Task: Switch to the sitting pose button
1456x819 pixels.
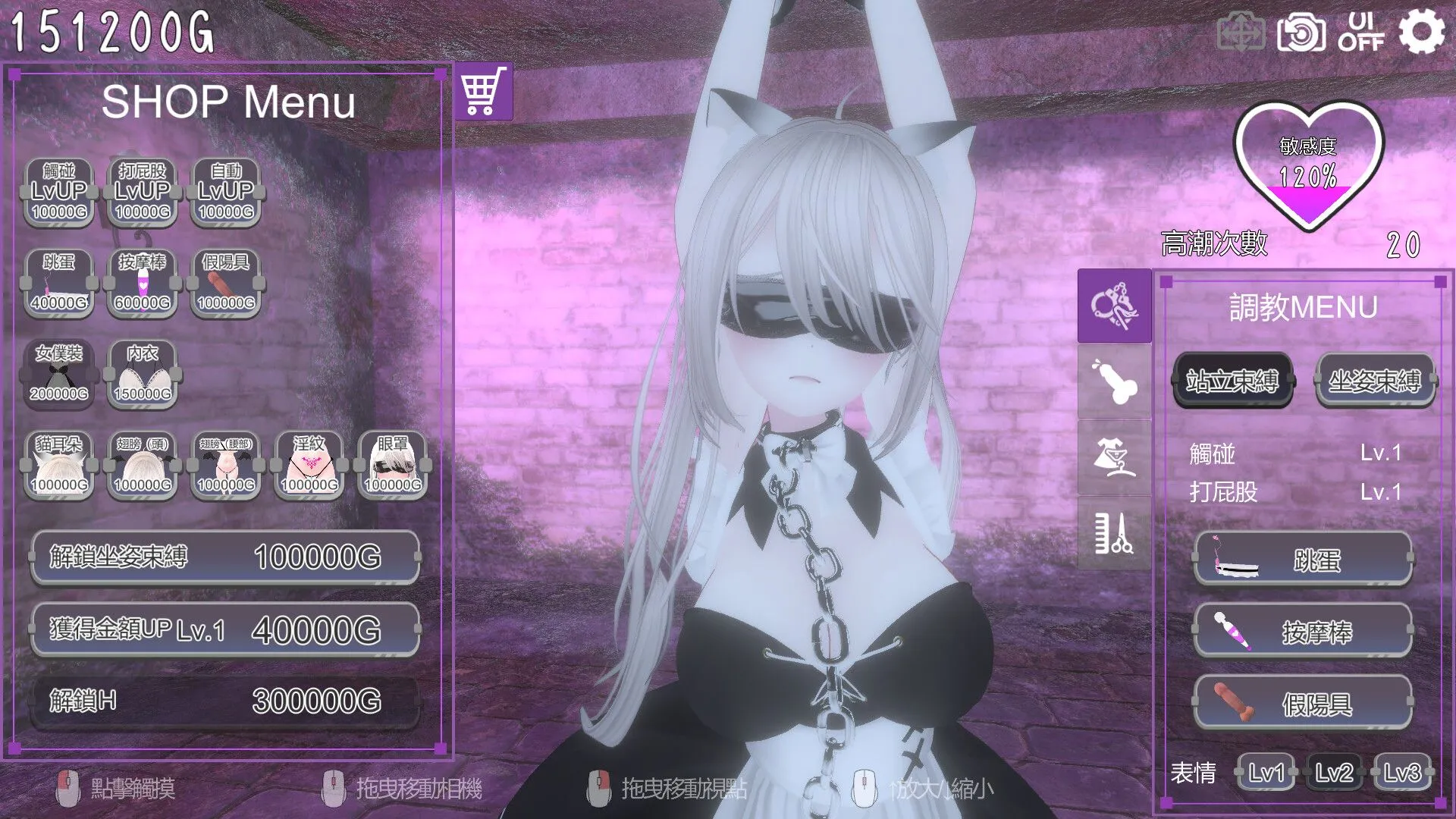Action: tap(1374, 381)
